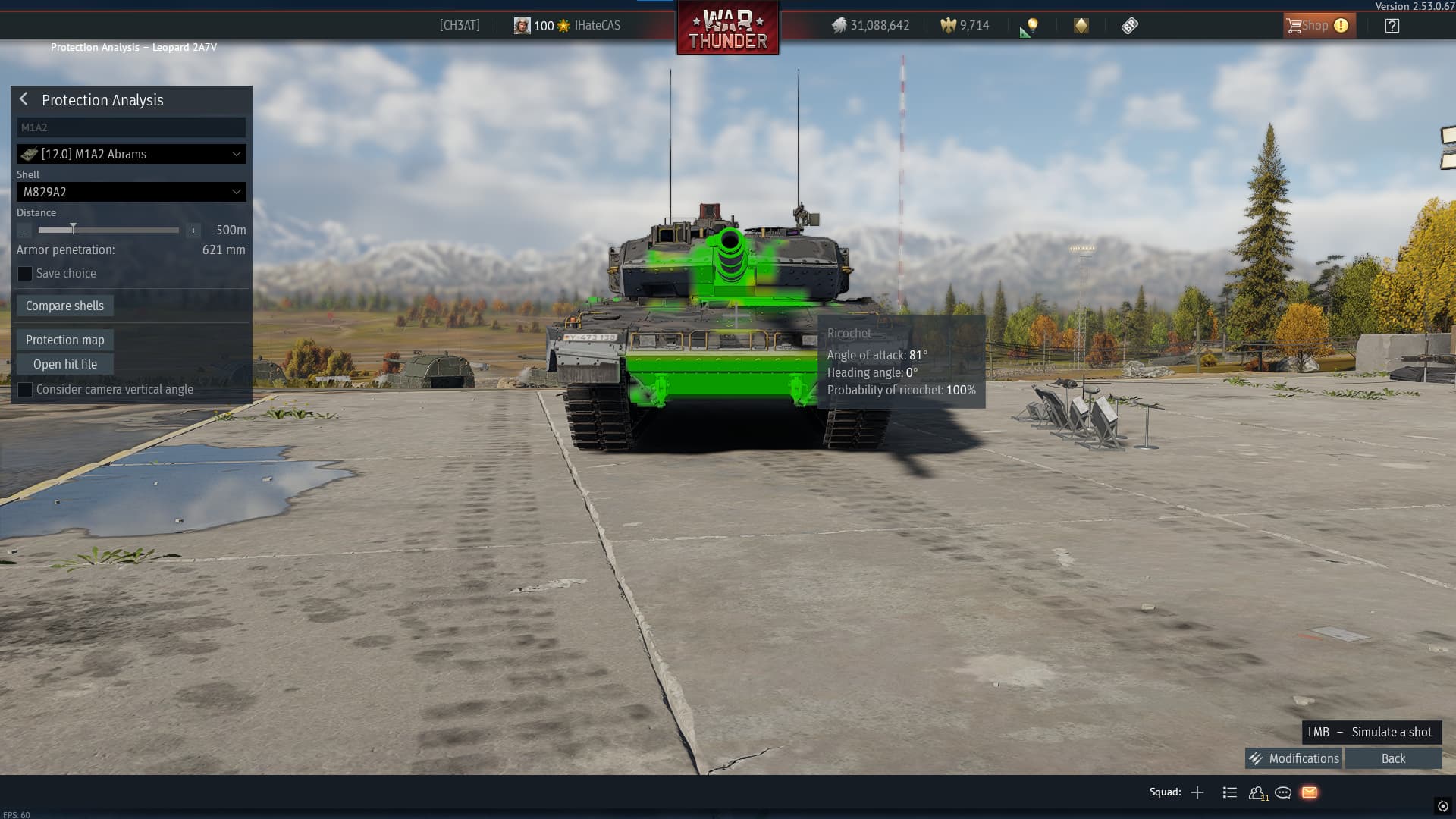Open the chat speech bubble icon
Screen dimensions: 1456x819
click(x=1283, y=792)
